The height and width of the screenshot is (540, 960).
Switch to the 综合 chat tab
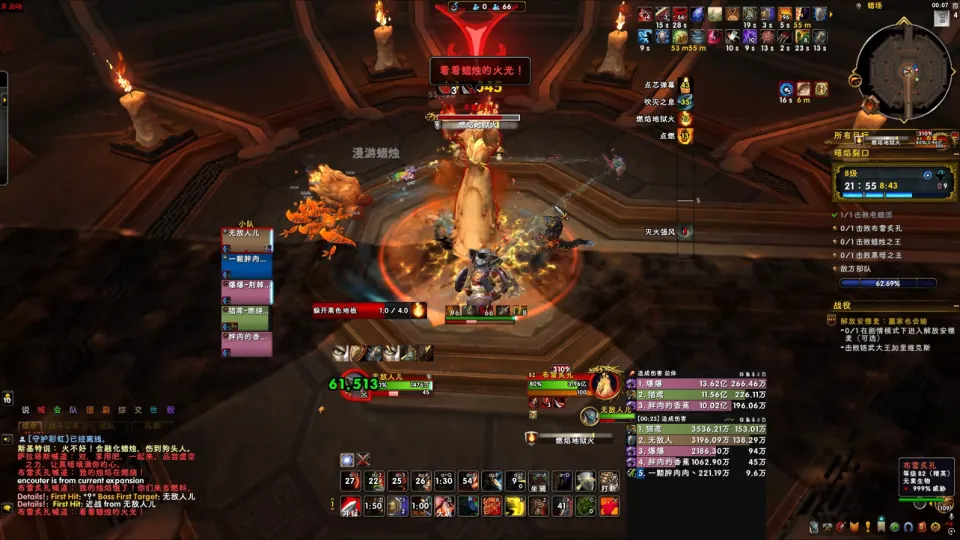click(x=30, y=425)
